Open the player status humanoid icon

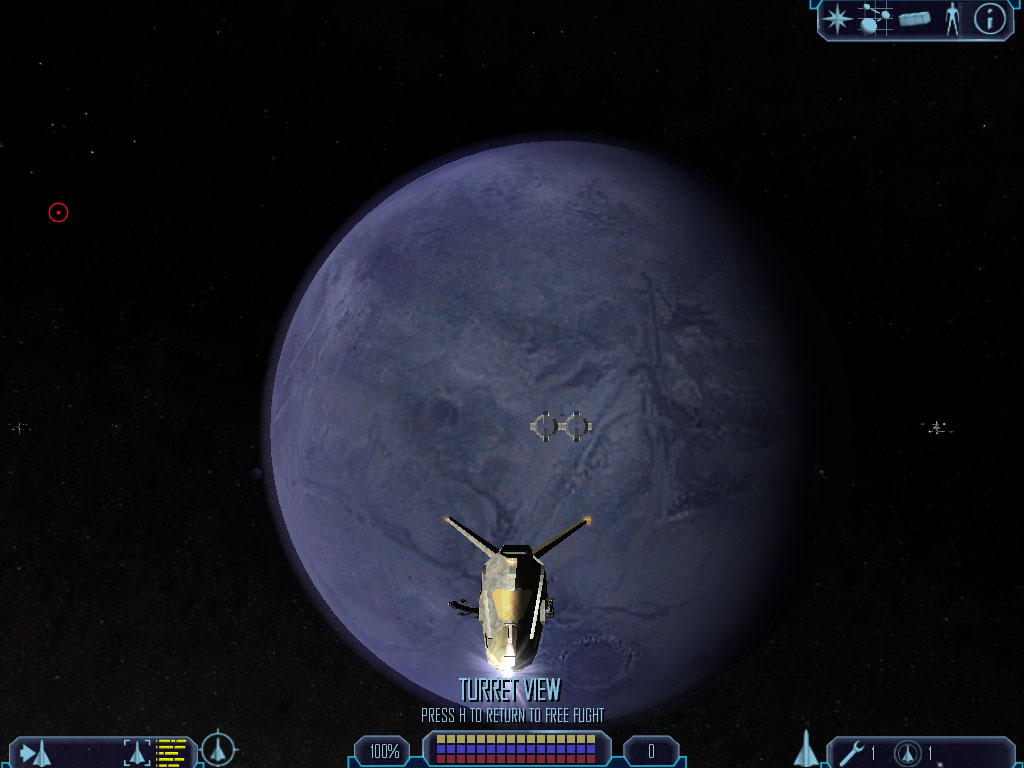pyautogui.click(x=952, y=19)
